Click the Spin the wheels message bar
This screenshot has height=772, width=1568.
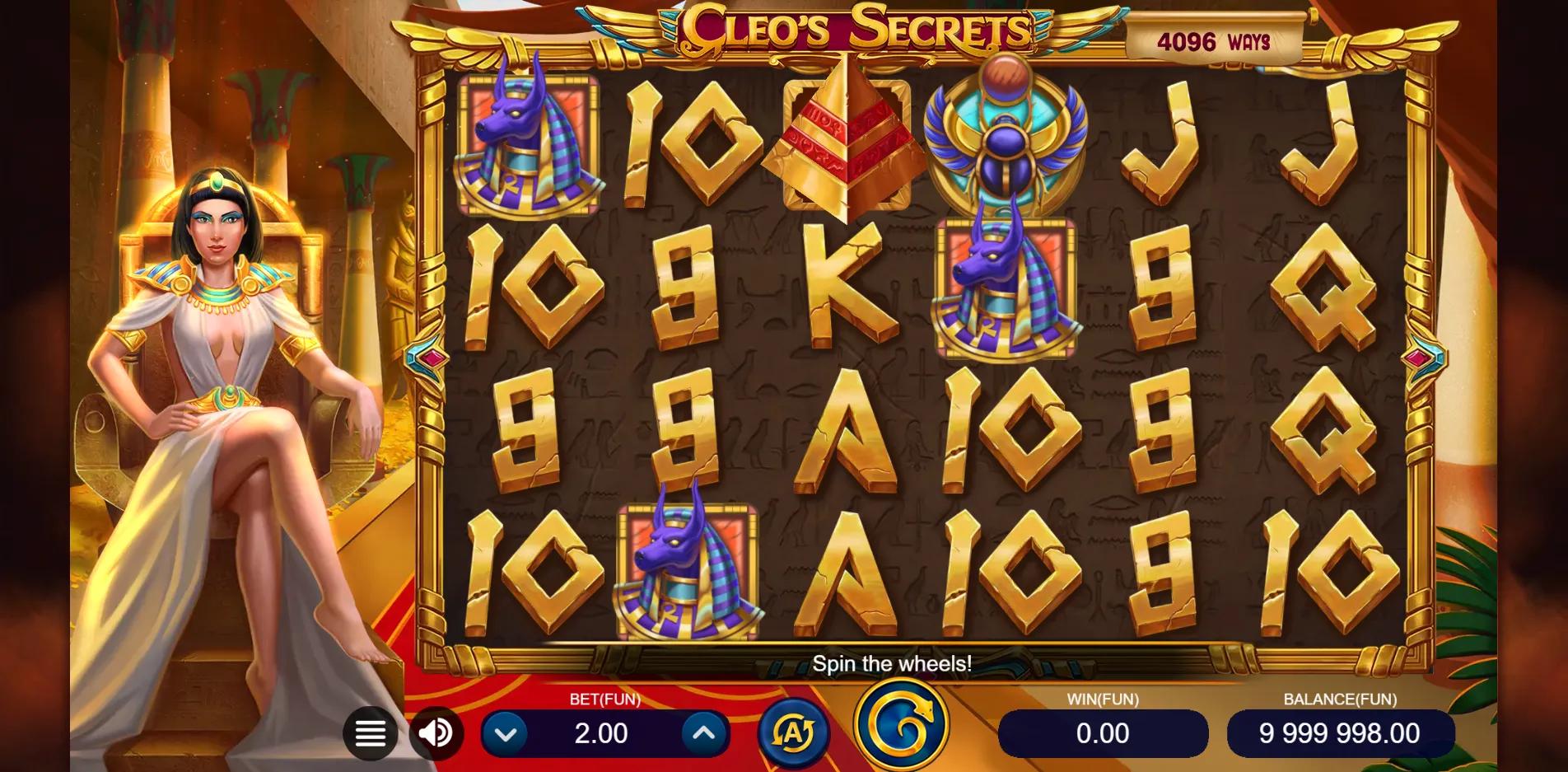click(894, 663)
